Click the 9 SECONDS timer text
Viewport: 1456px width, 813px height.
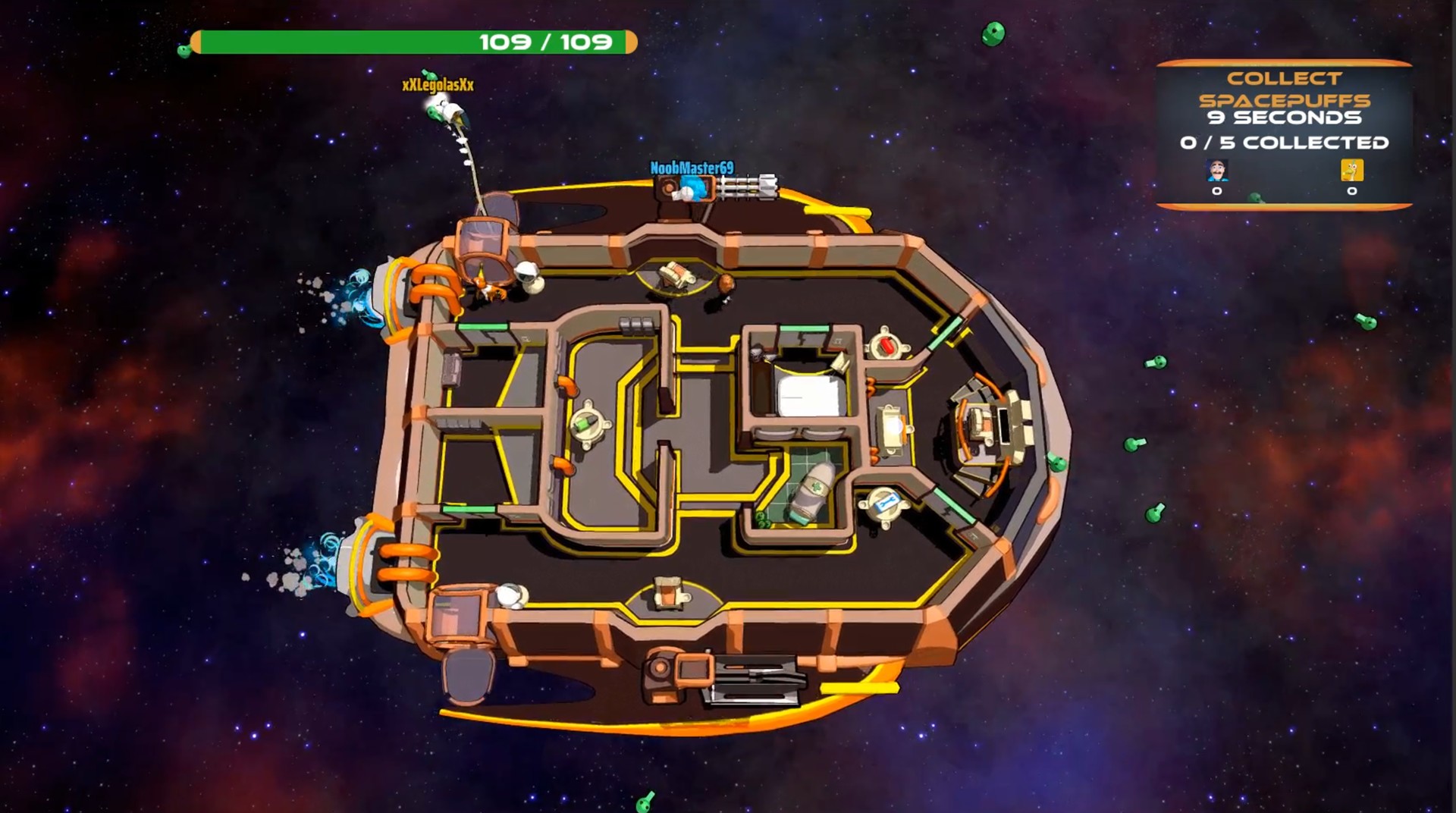1285,118
